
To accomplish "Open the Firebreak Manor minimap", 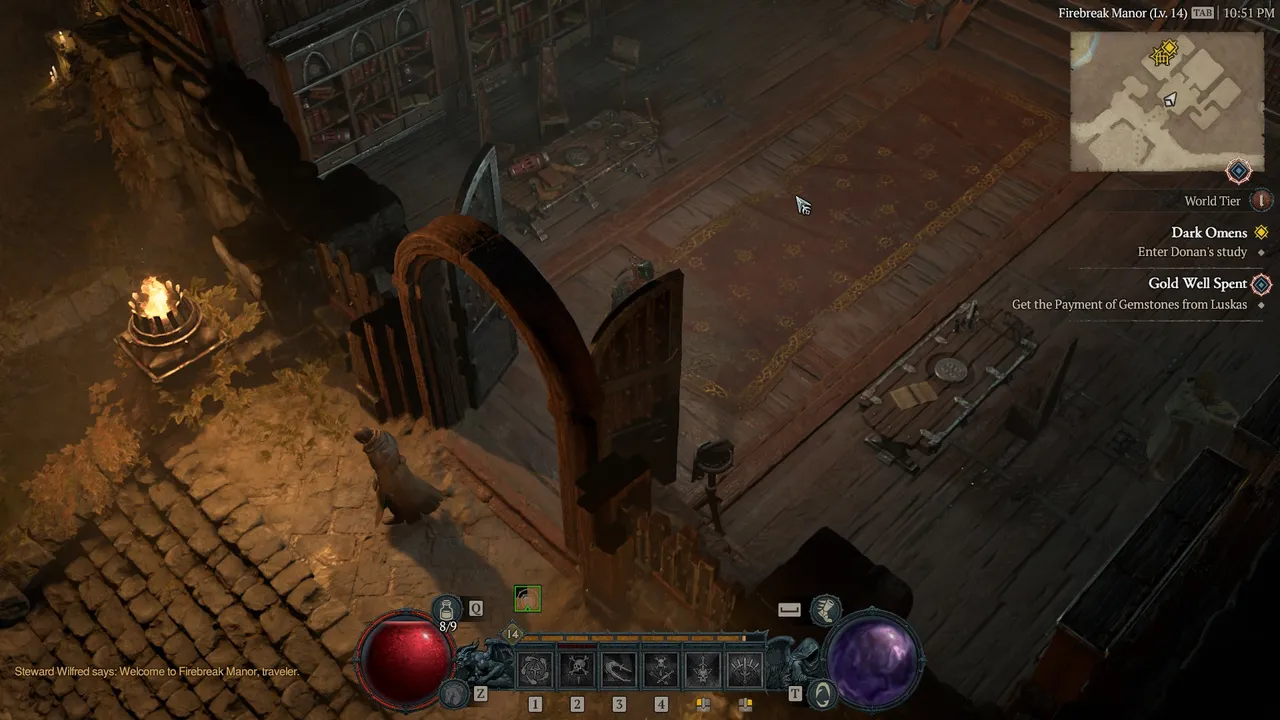I will pyautogui.click(x=1167, y=101).
